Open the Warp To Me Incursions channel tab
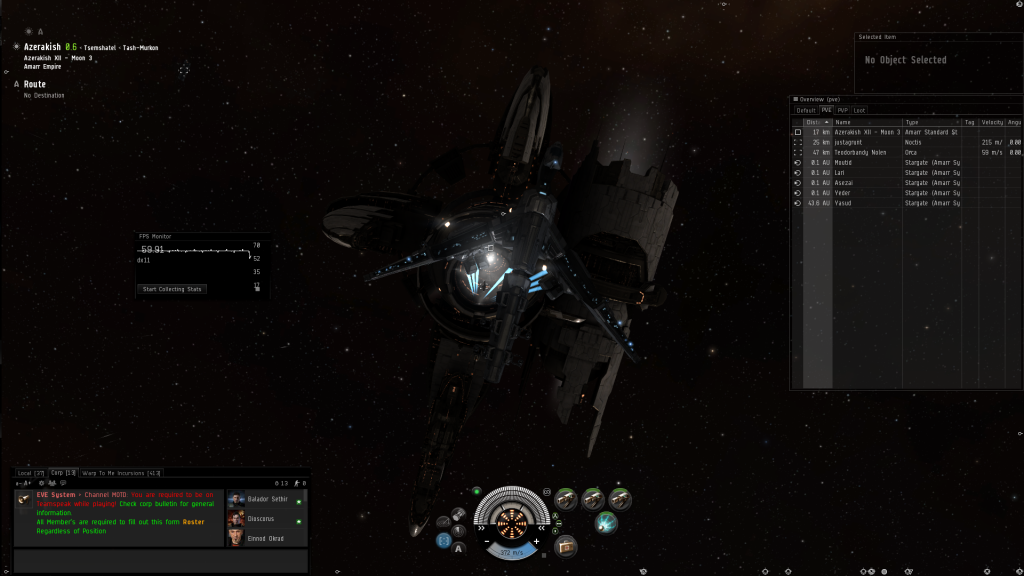 121,472
